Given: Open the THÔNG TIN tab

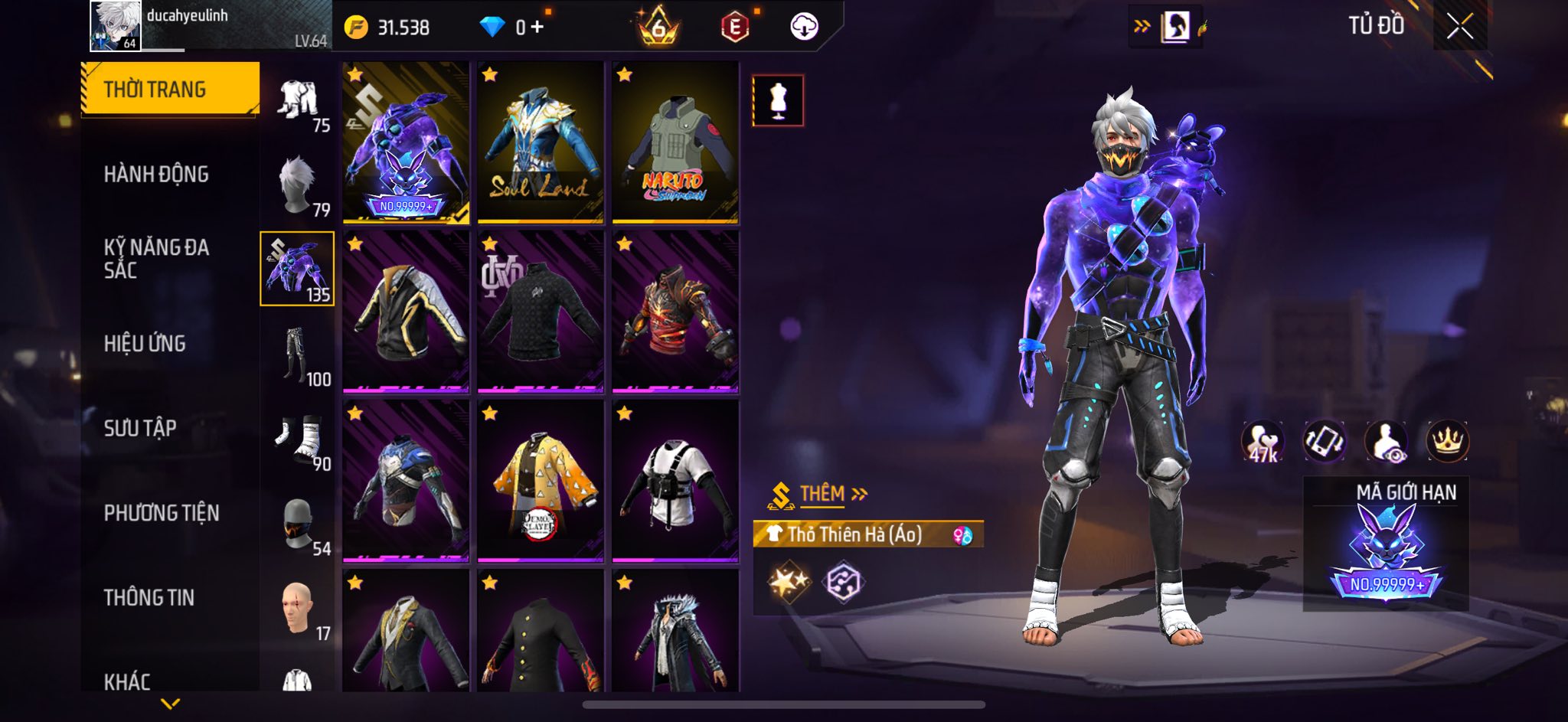Looking at the screenshot, I should [x=149, y=597].
